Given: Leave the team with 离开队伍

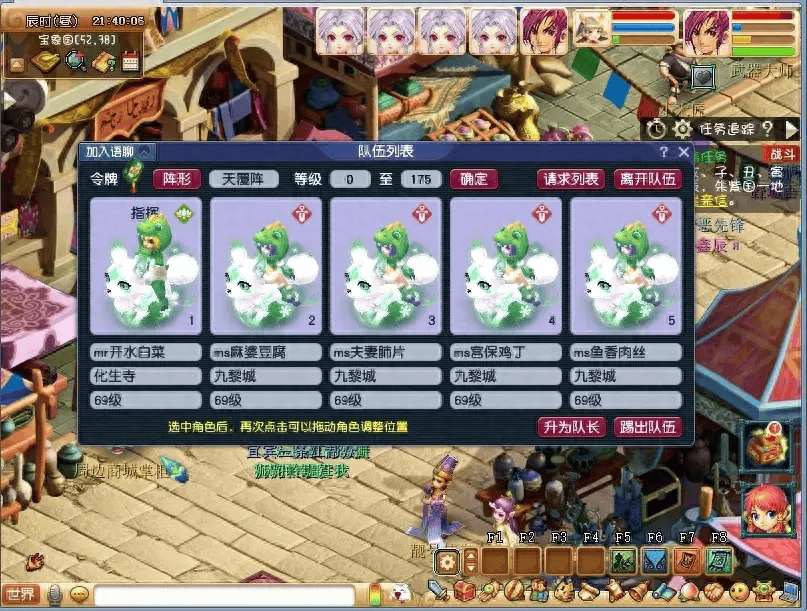Looking at the screenshot, I should [x=648, y=179].
